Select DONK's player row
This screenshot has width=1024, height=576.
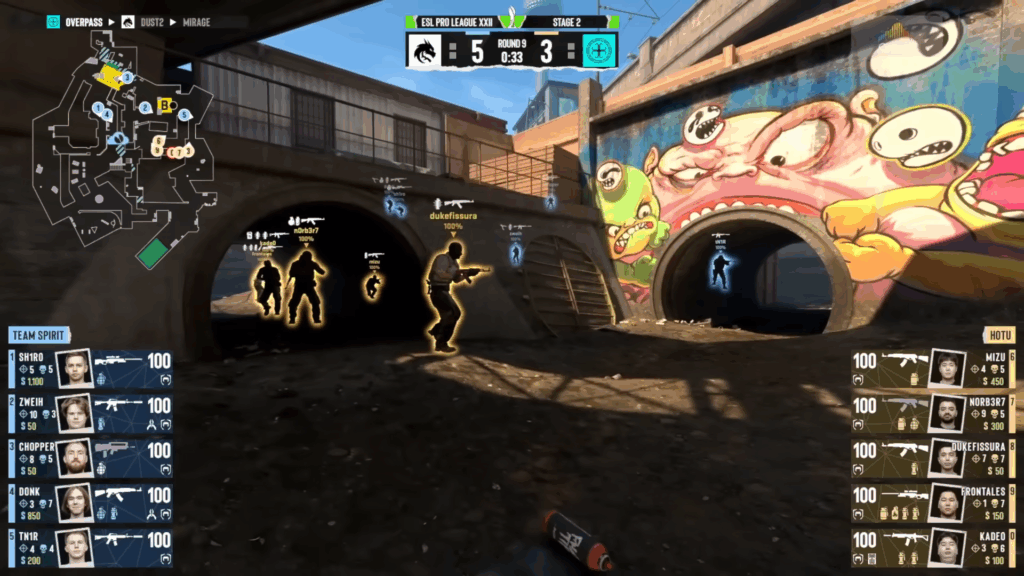[90, 502]
